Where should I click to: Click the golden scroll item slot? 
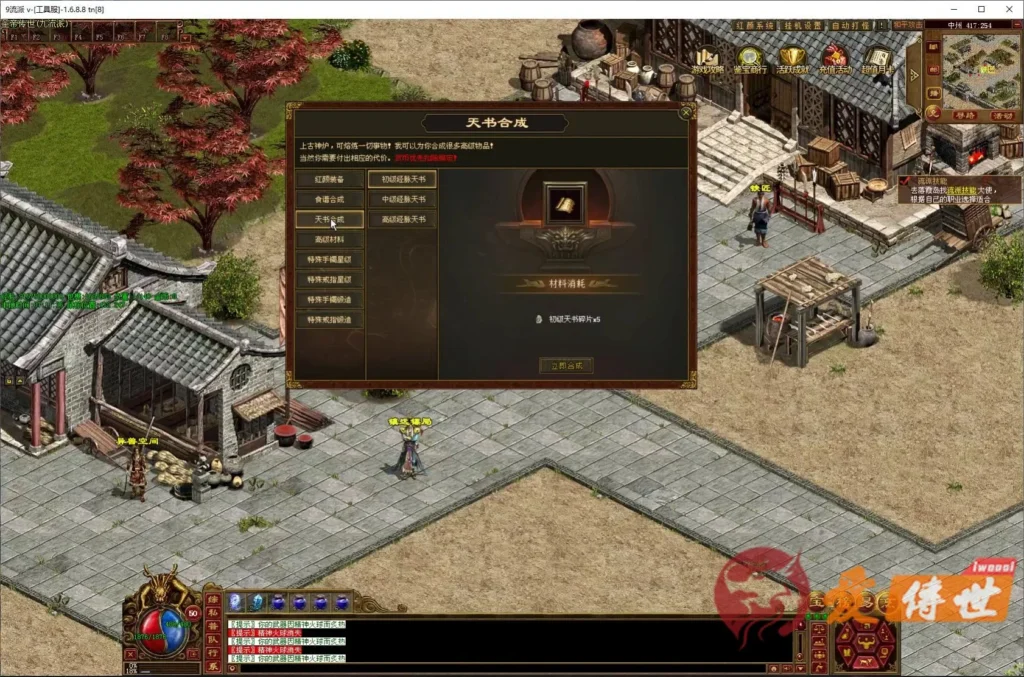565,205
